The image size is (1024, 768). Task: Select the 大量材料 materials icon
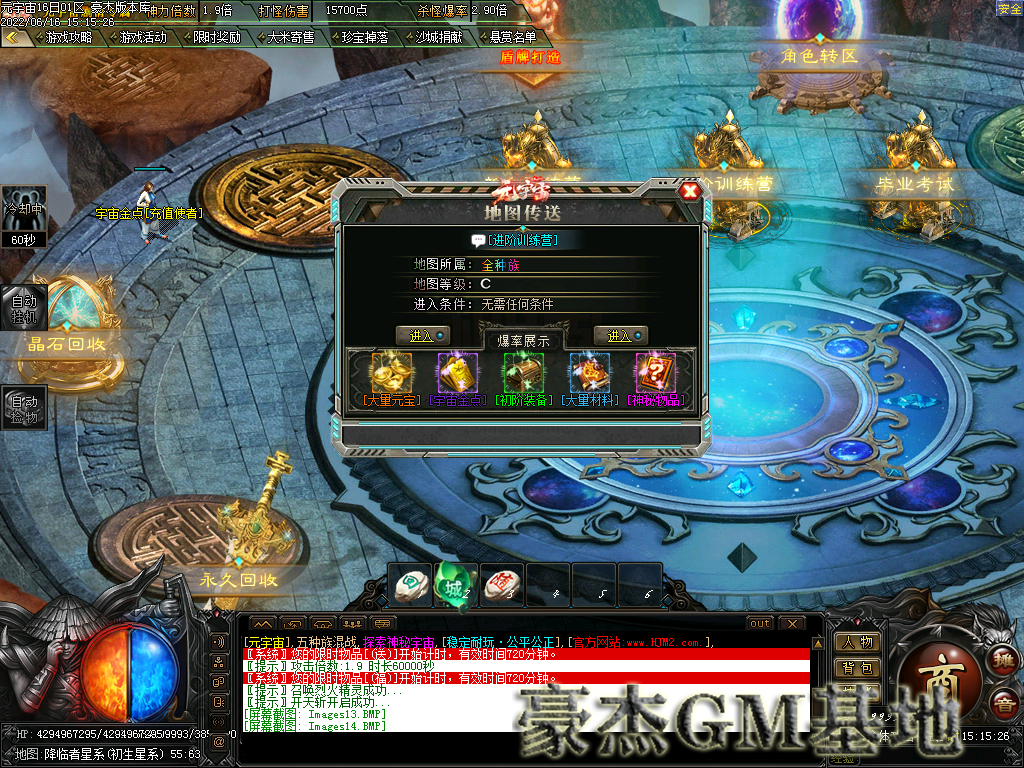589,373
